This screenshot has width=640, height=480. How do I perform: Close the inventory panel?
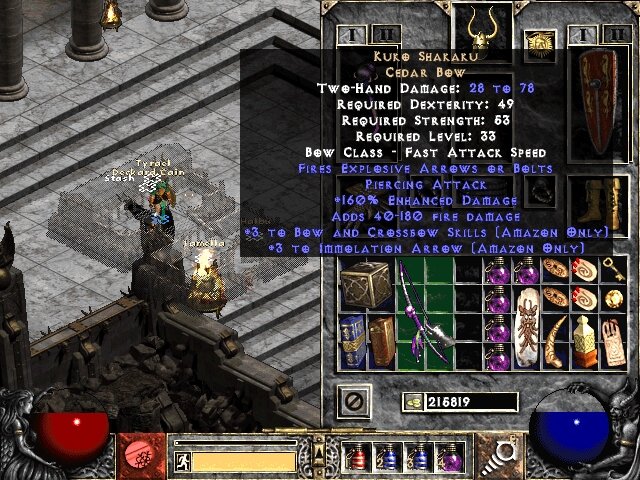point(352,400)
